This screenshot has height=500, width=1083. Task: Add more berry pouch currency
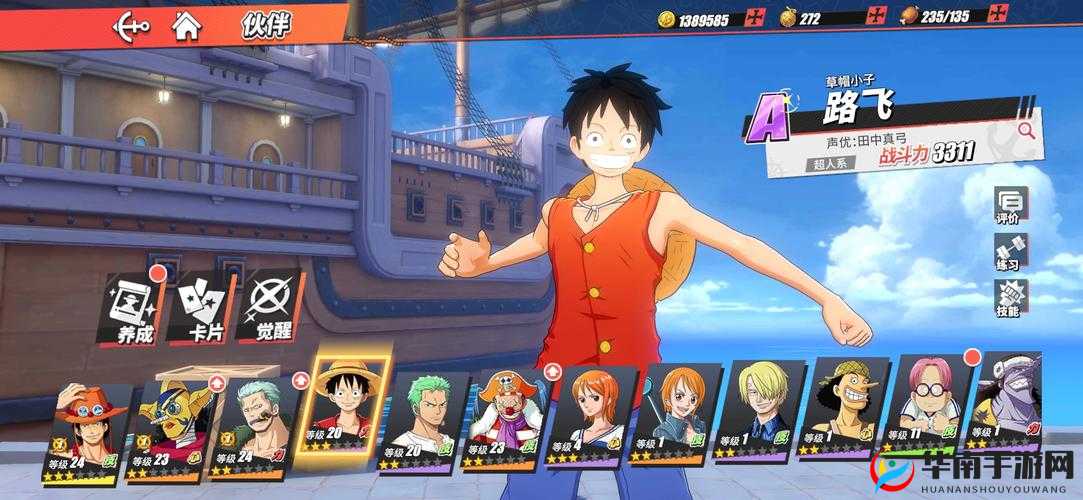tap(876, 17)
